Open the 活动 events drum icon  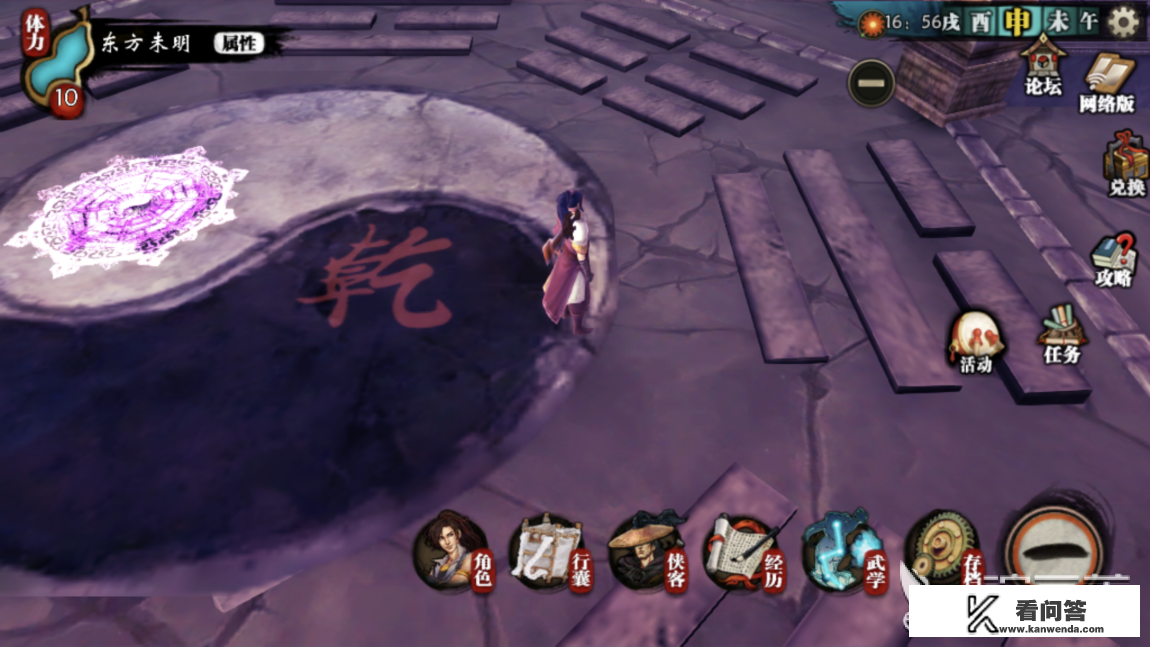(974, 342)
